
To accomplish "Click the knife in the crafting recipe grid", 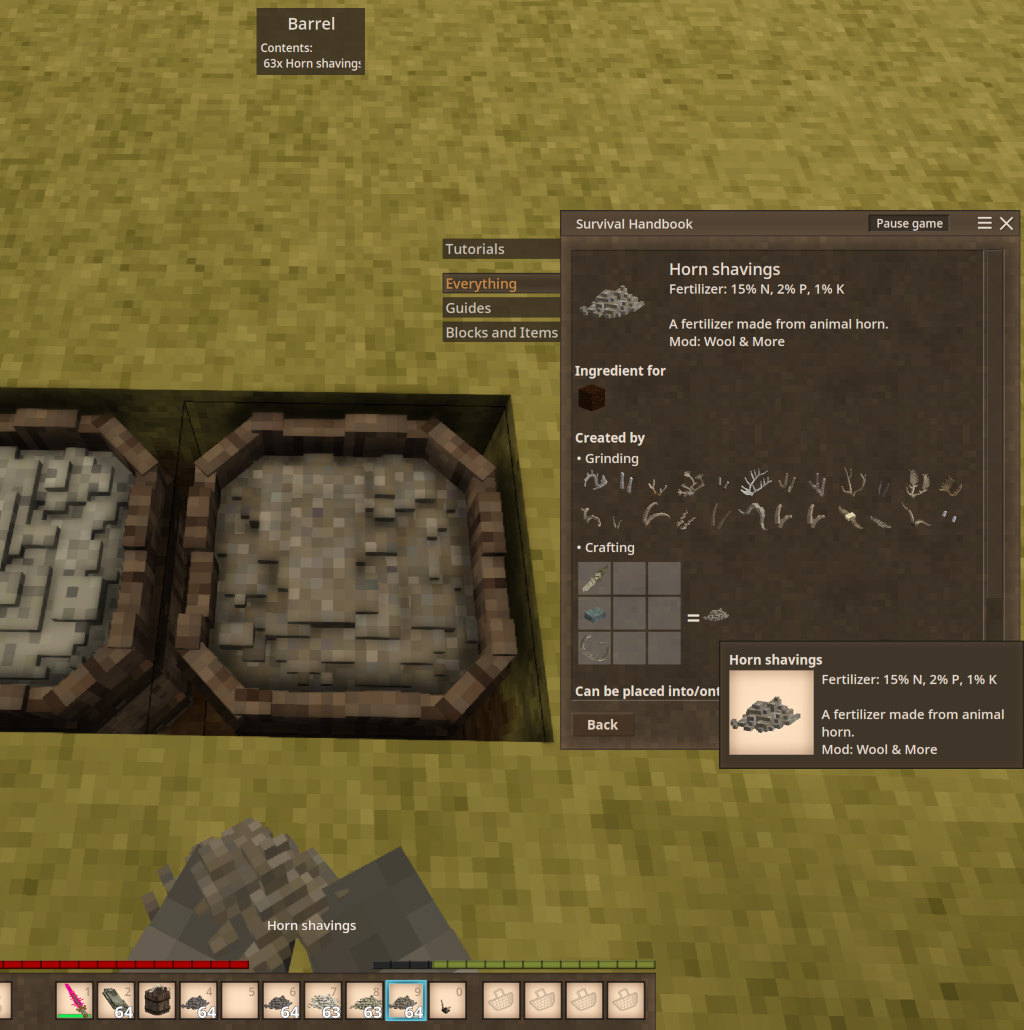I will 594,579.
